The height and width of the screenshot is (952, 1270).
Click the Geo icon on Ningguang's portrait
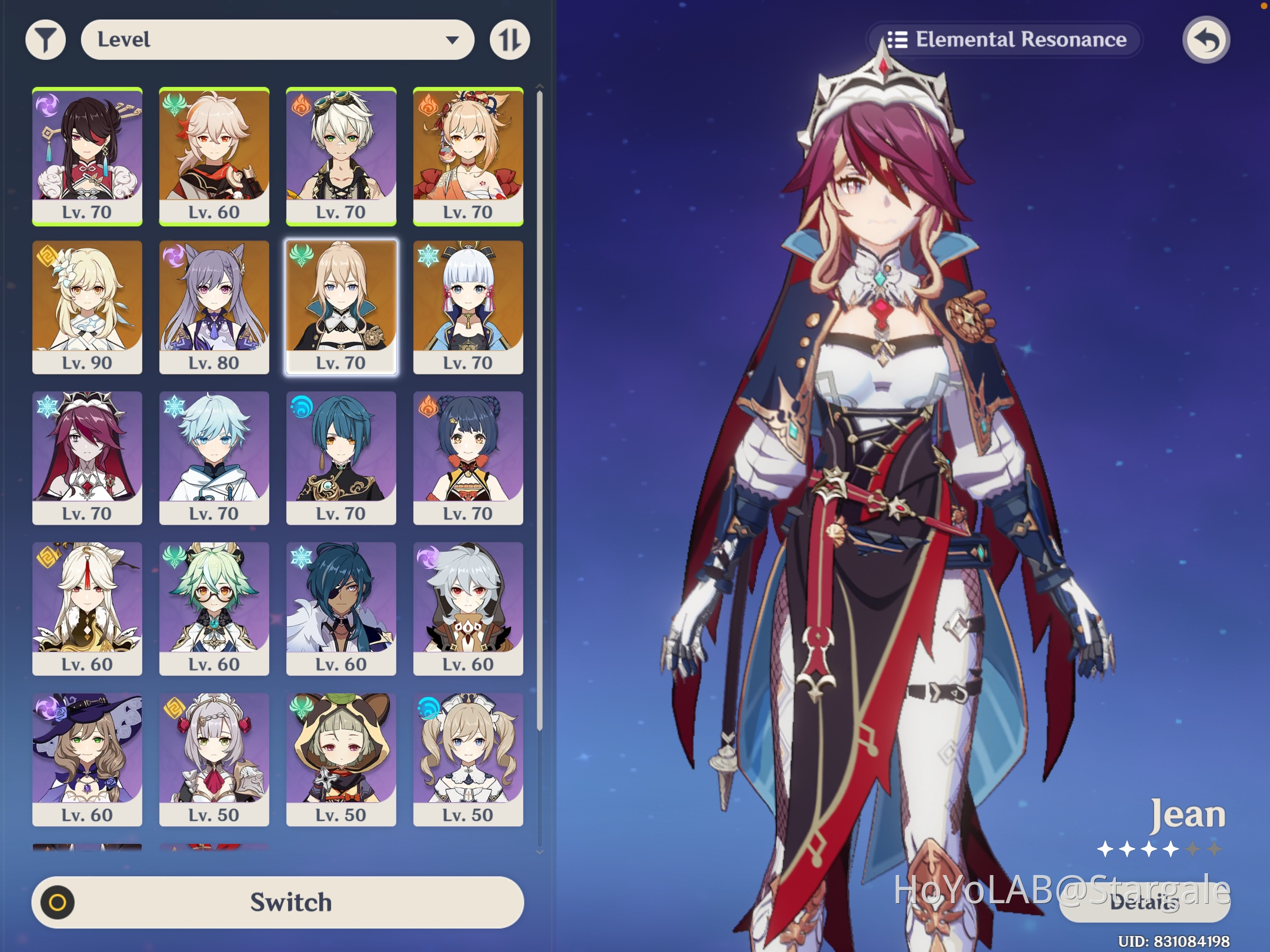(x=50, y=558)
